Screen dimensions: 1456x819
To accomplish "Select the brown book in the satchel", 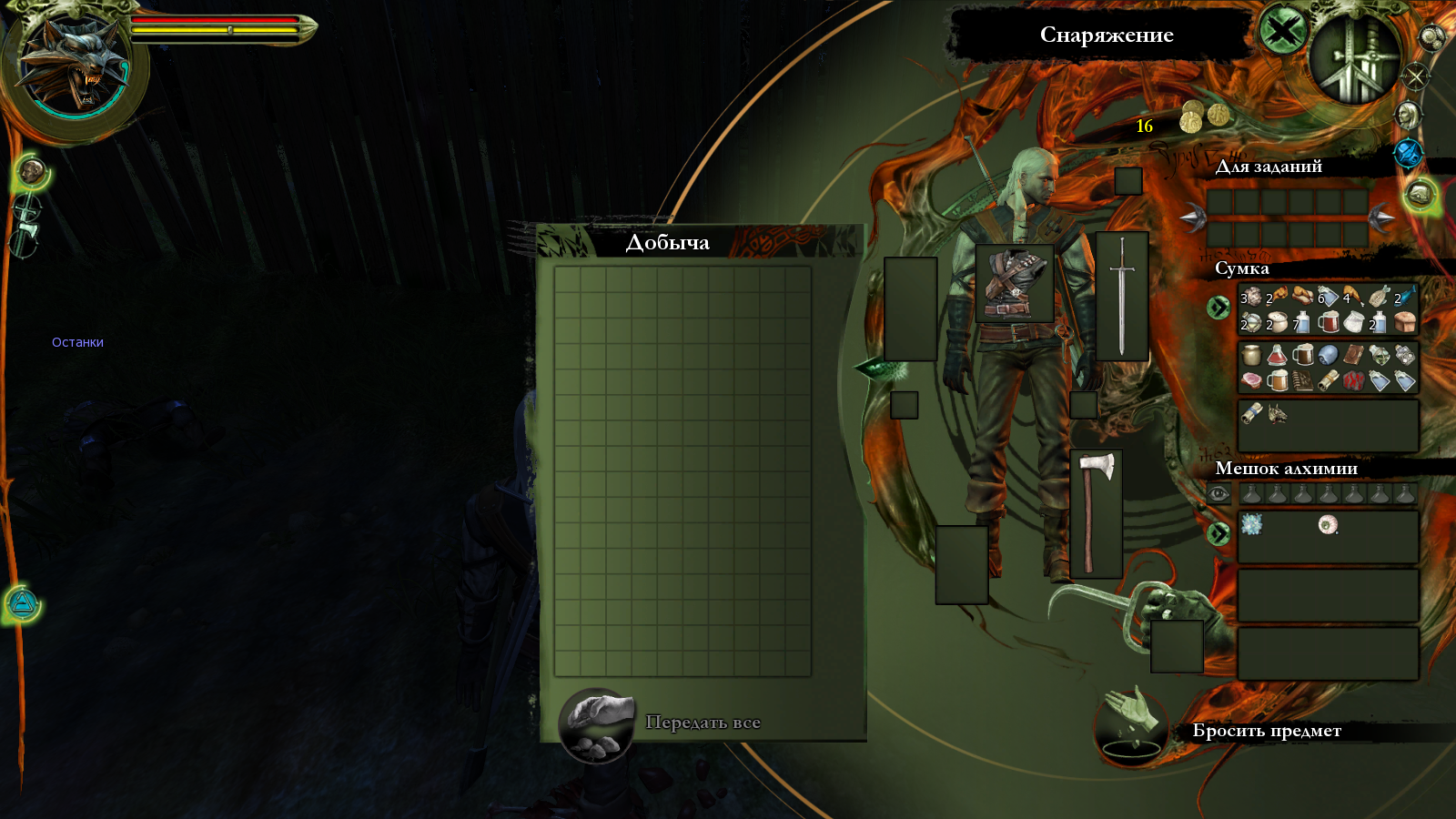I will pos(1353,355).
